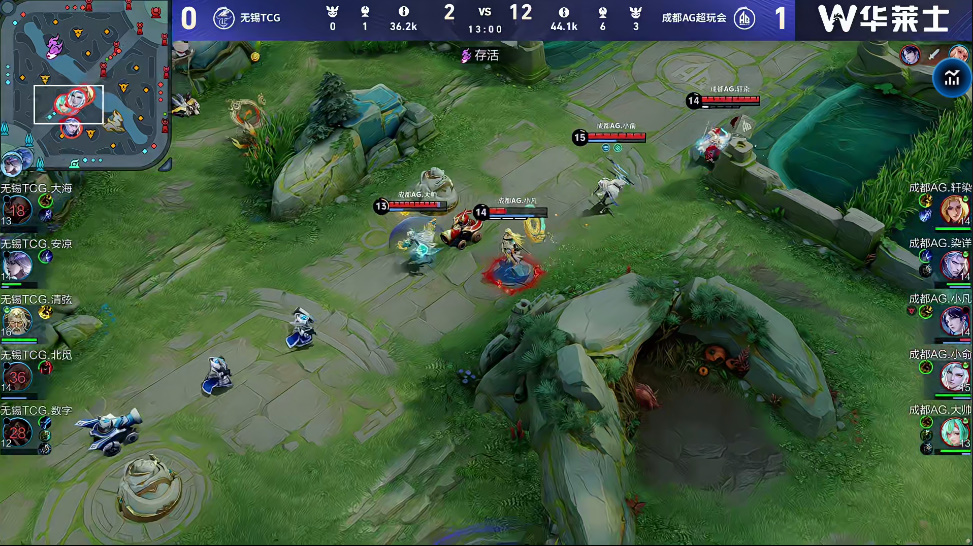973x546 pixels.
Task: Choose 成都AG.染详 player portrait
Action: point(955,265)
